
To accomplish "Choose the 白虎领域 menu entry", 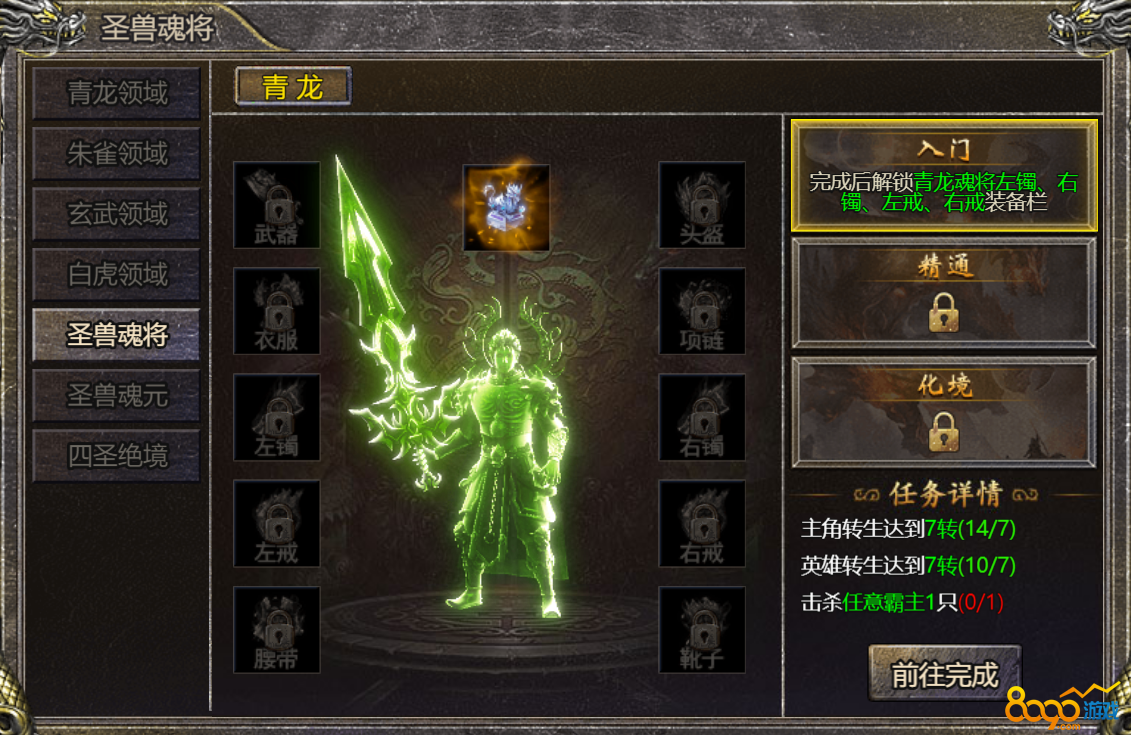I will (117, 274).
